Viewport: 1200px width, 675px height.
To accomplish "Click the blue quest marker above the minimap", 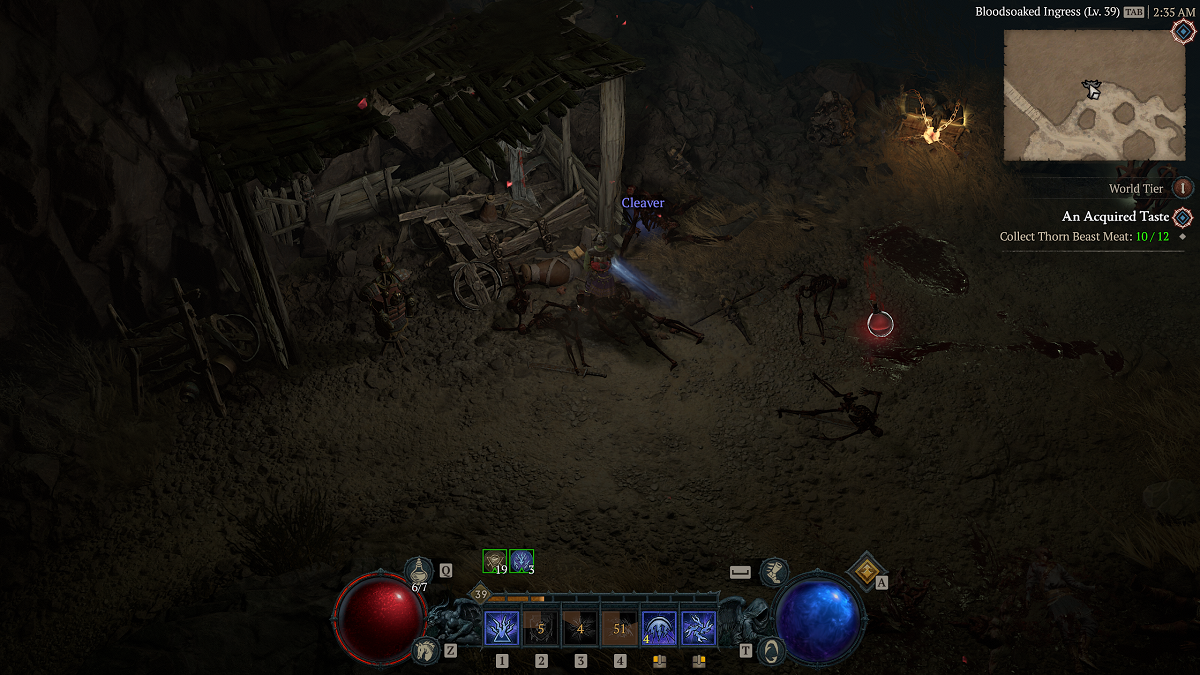I will pos(1182,31).
